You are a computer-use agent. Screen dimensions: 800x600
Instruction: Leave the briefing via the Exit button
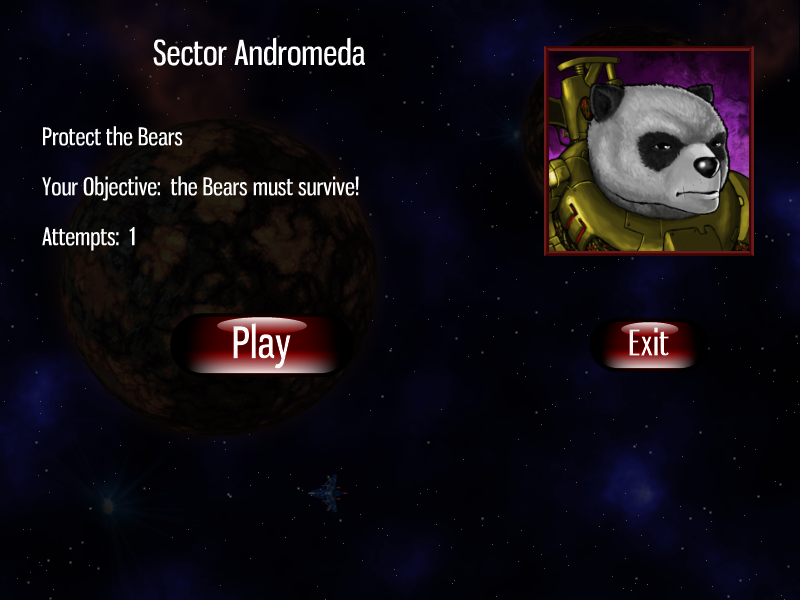[648, 345]
